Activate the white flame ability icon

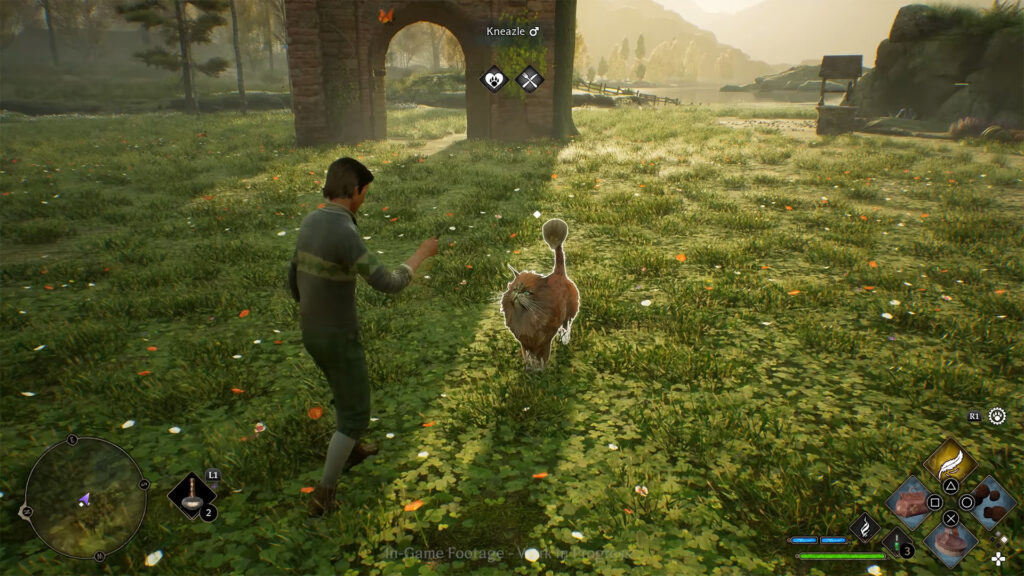(864, 526)
